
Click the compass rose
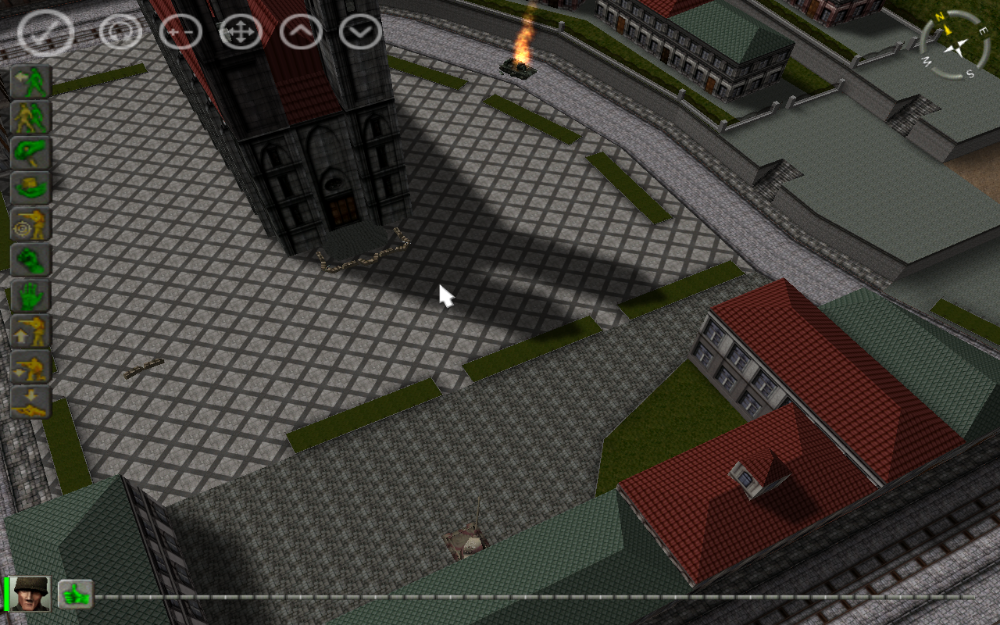click(x=954, y=45)
